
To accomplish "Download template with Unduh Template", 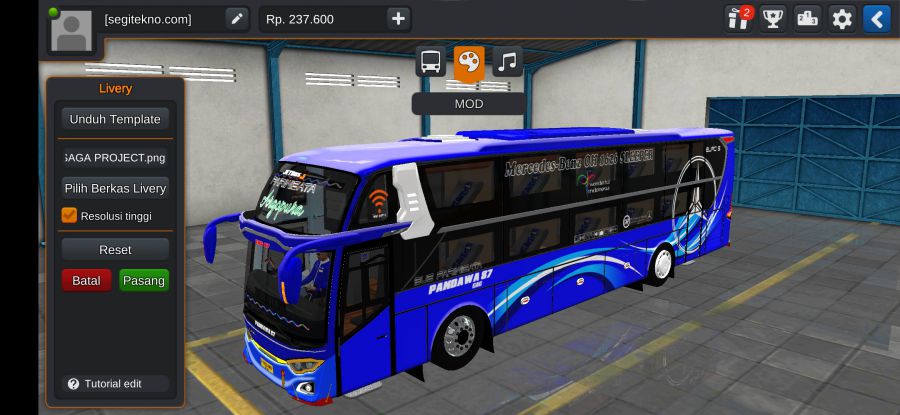I will (115, 119).
